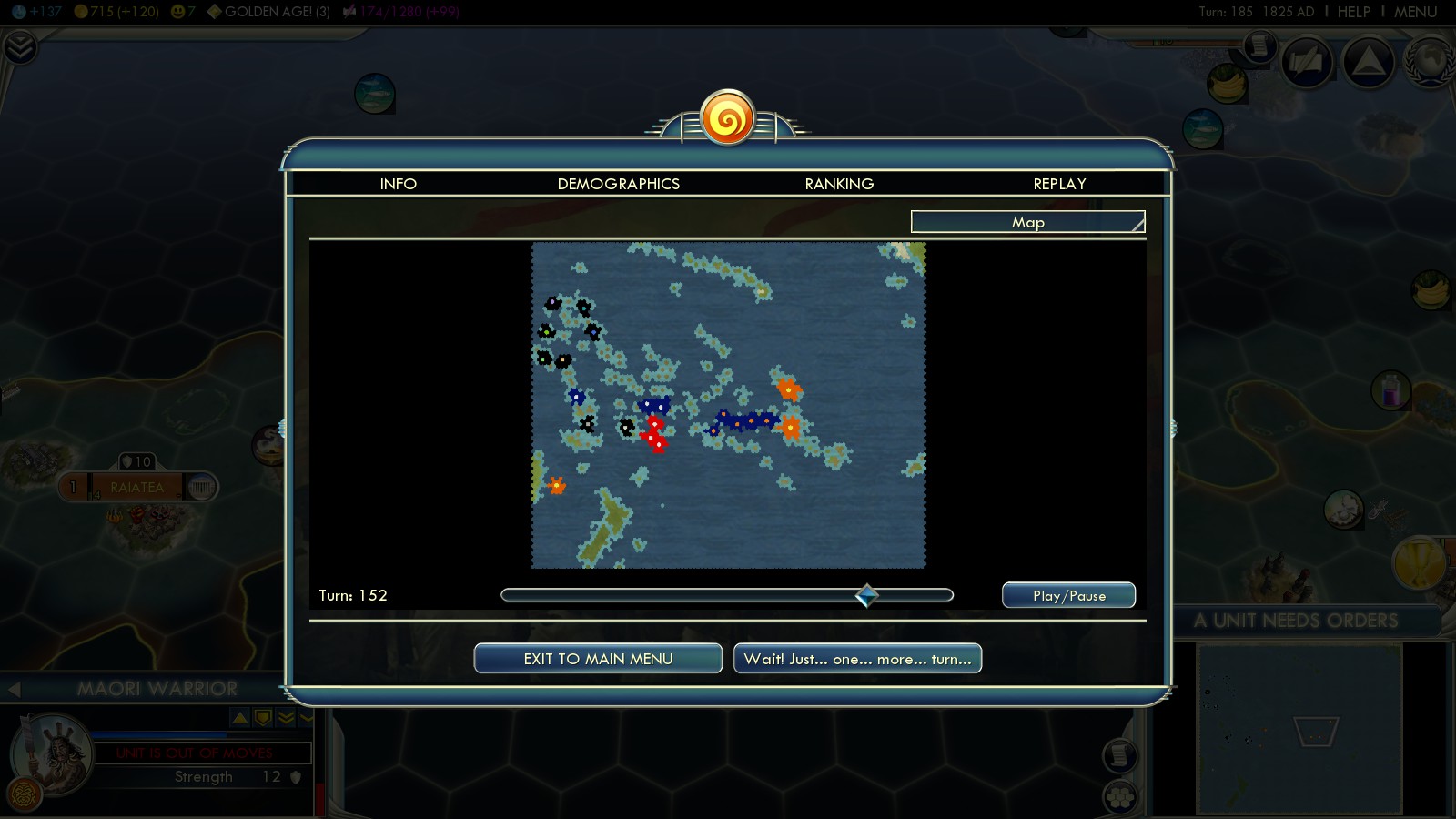The height and width of the screenshot is (819, 1456).
Task: Click the Maori Warrior portrait
Action: point(50,753)
